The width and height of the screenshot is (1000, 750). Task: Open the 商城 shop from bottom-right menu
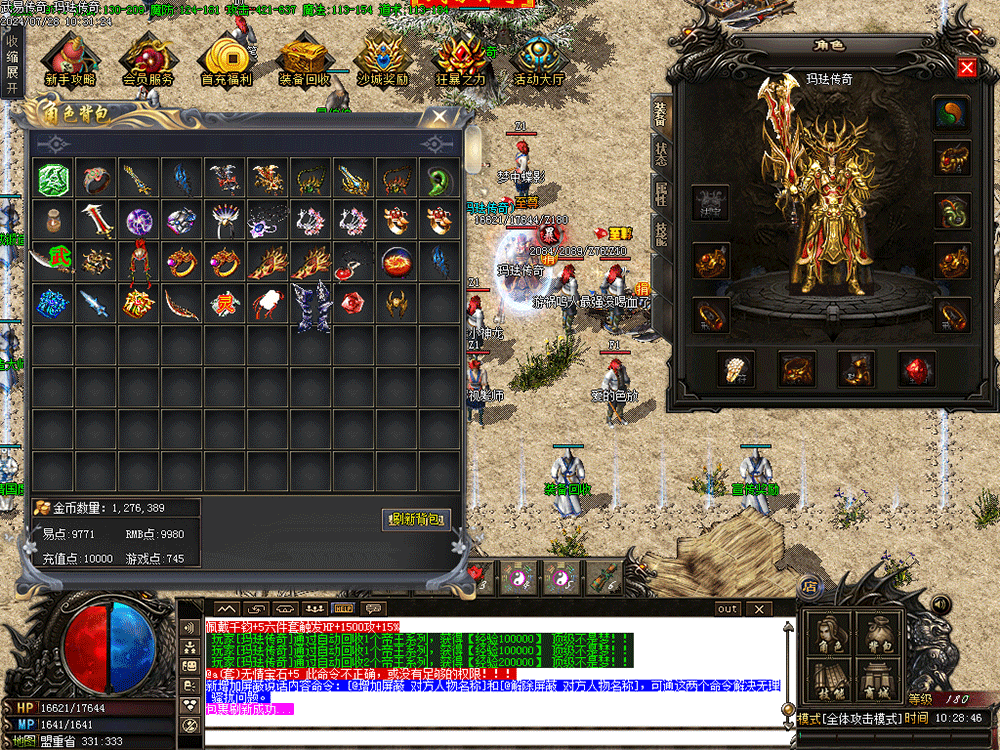click(x=879, y=682)
